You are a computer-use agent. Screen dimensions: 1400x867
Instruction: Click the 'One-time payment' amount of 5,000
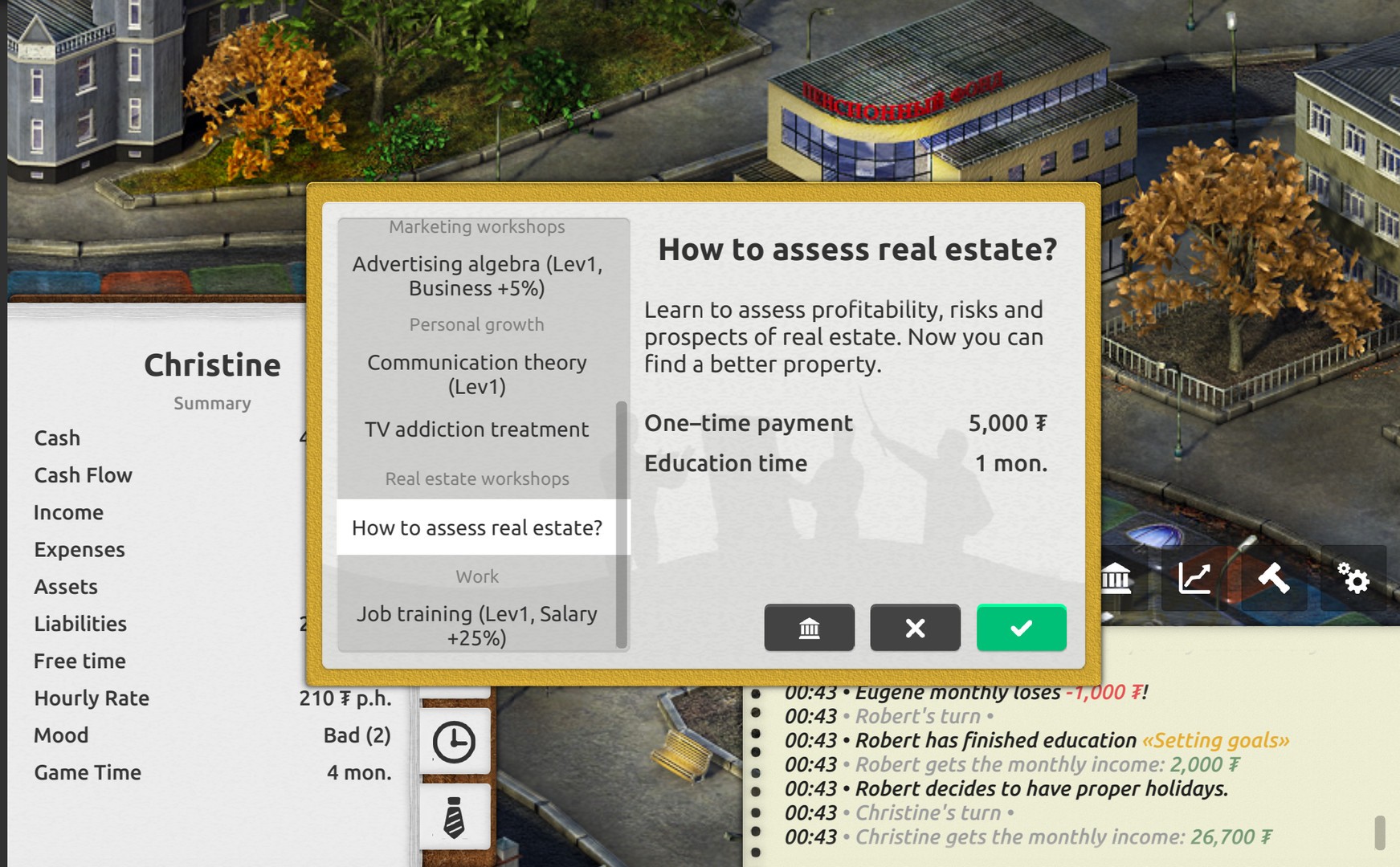(1006, 423)
